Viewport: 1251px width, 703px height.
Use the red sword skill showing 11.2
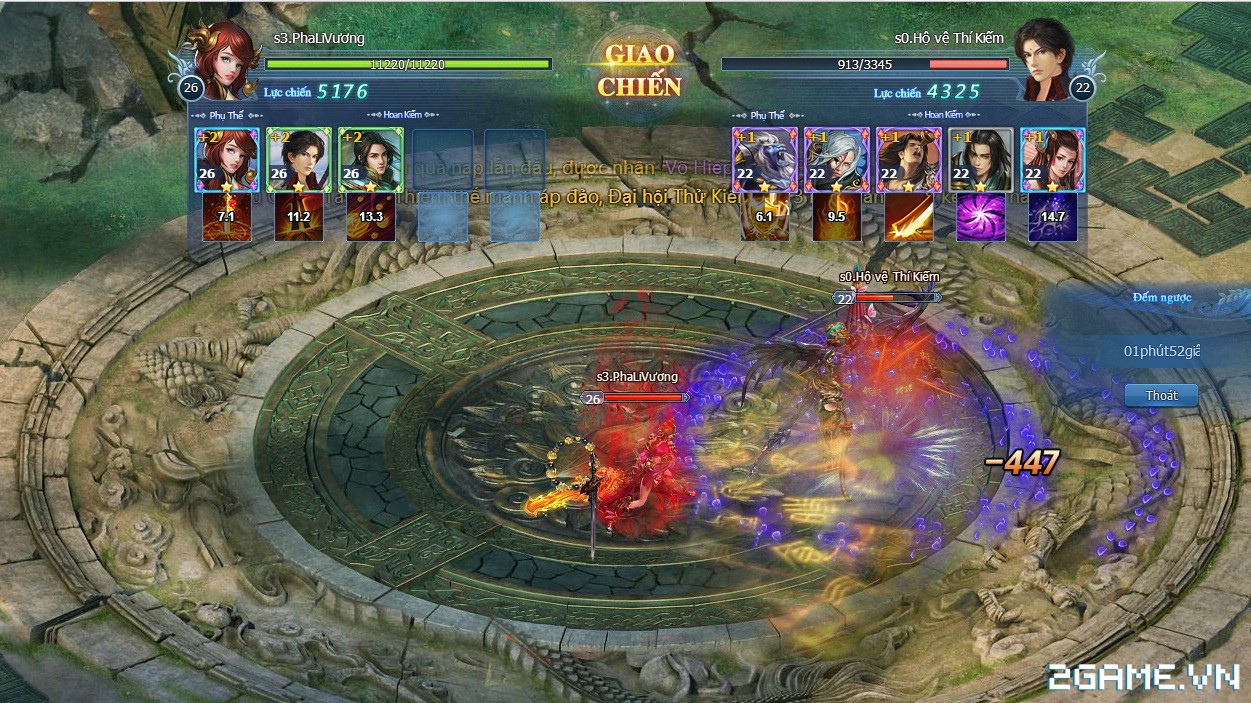(x=298, y=218)
